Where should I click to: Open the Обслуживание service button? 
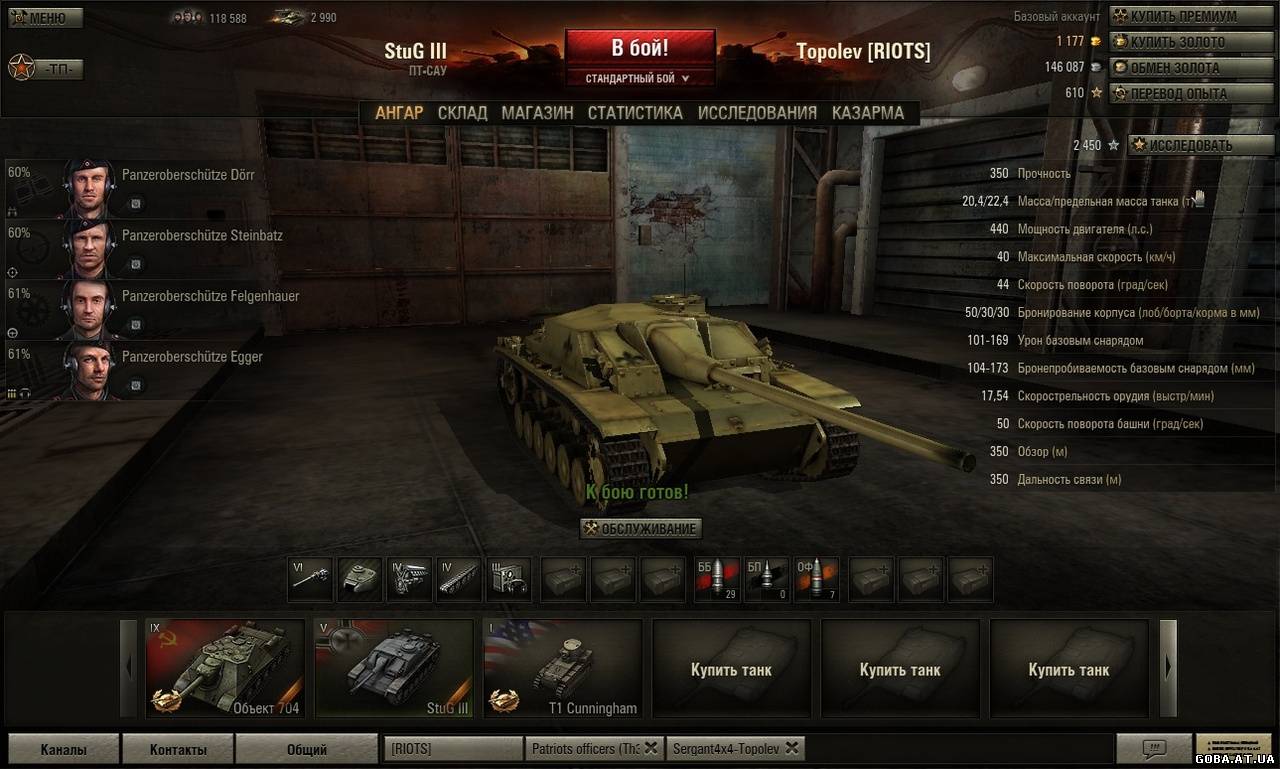pyautogui.click(x=641, y=528)
